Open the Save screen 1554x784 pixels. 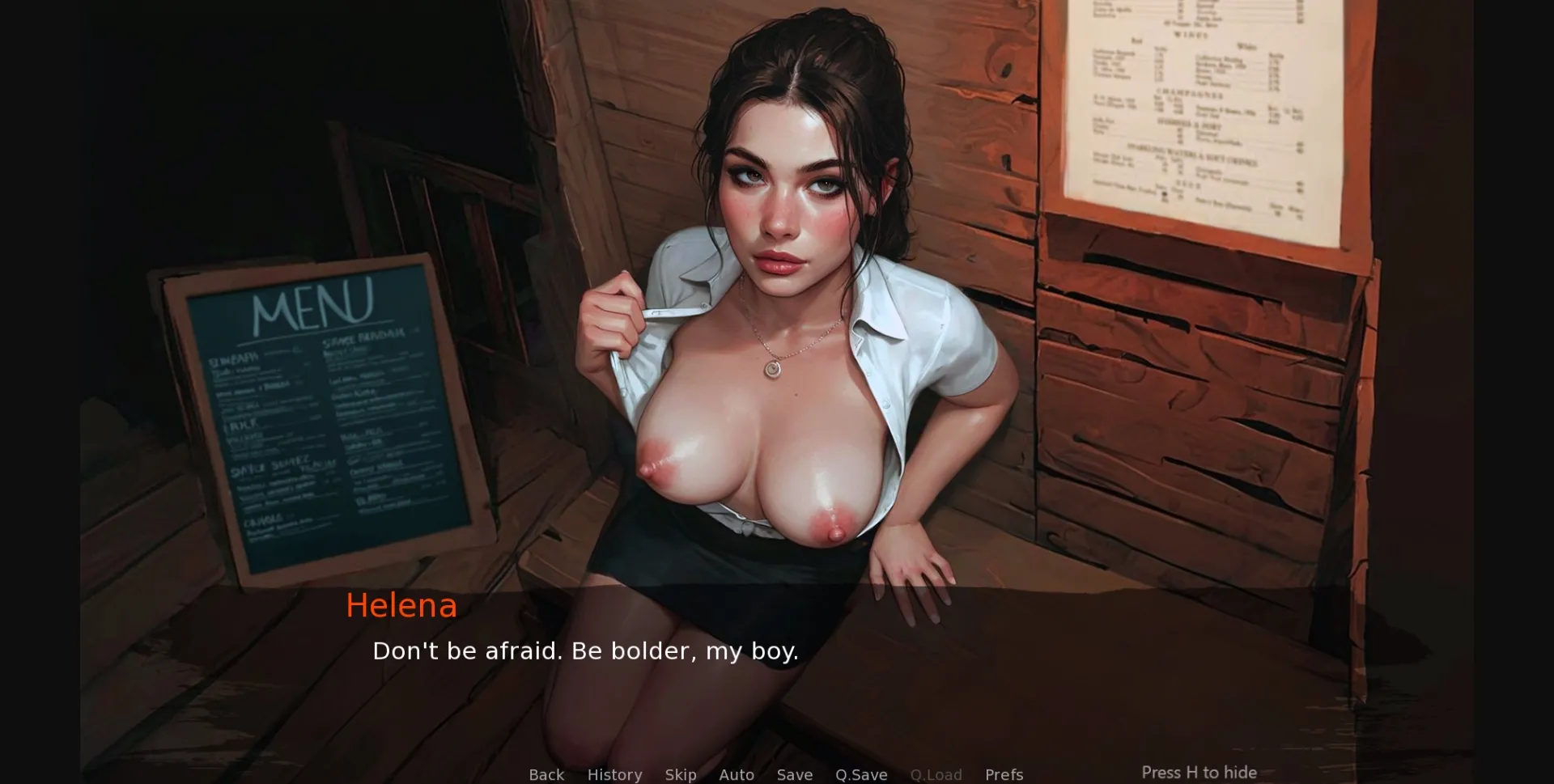794,774
